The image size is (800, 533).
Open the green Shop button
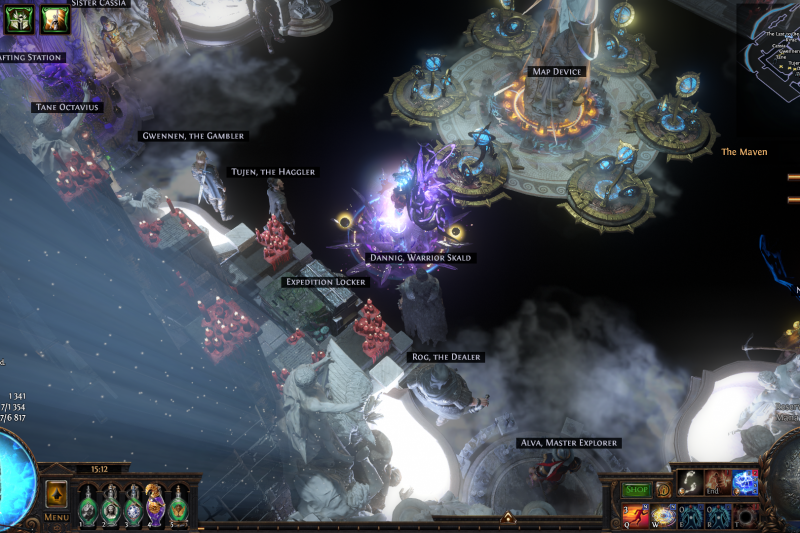pos(637,490)
